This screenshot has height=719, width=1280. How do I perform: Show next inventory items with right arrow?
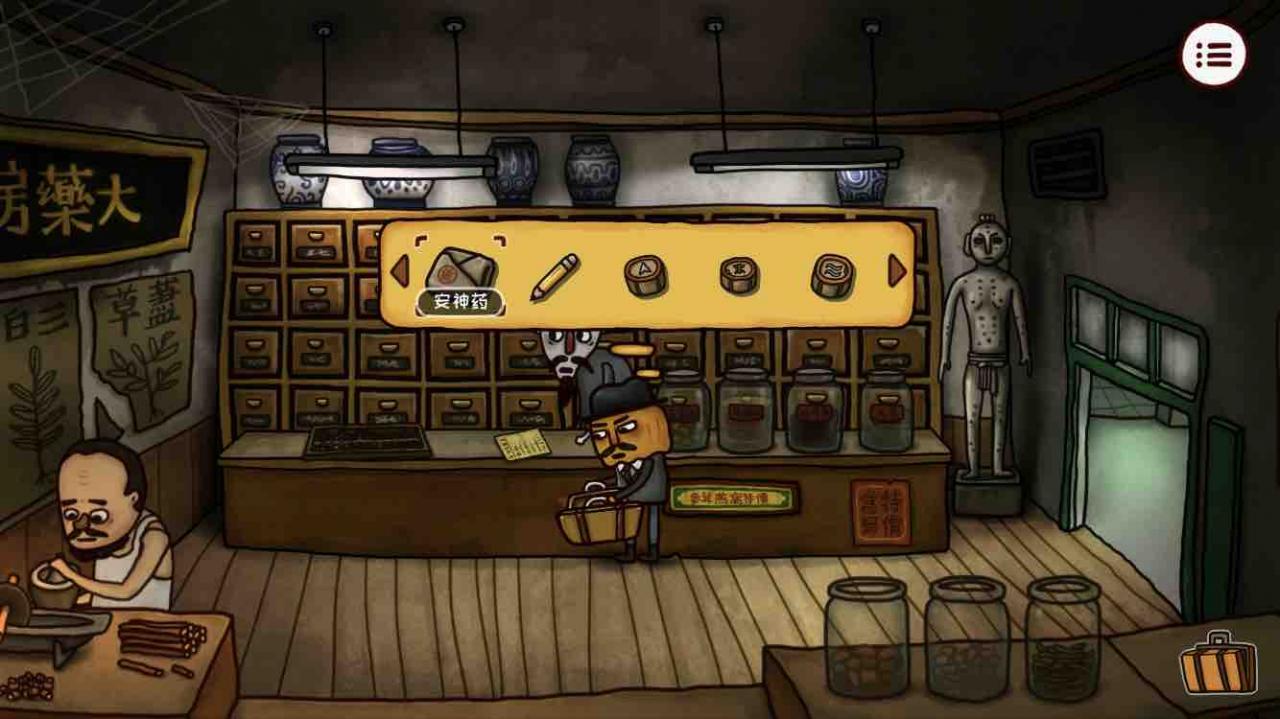pyautogui.click(x=897, y=271)
